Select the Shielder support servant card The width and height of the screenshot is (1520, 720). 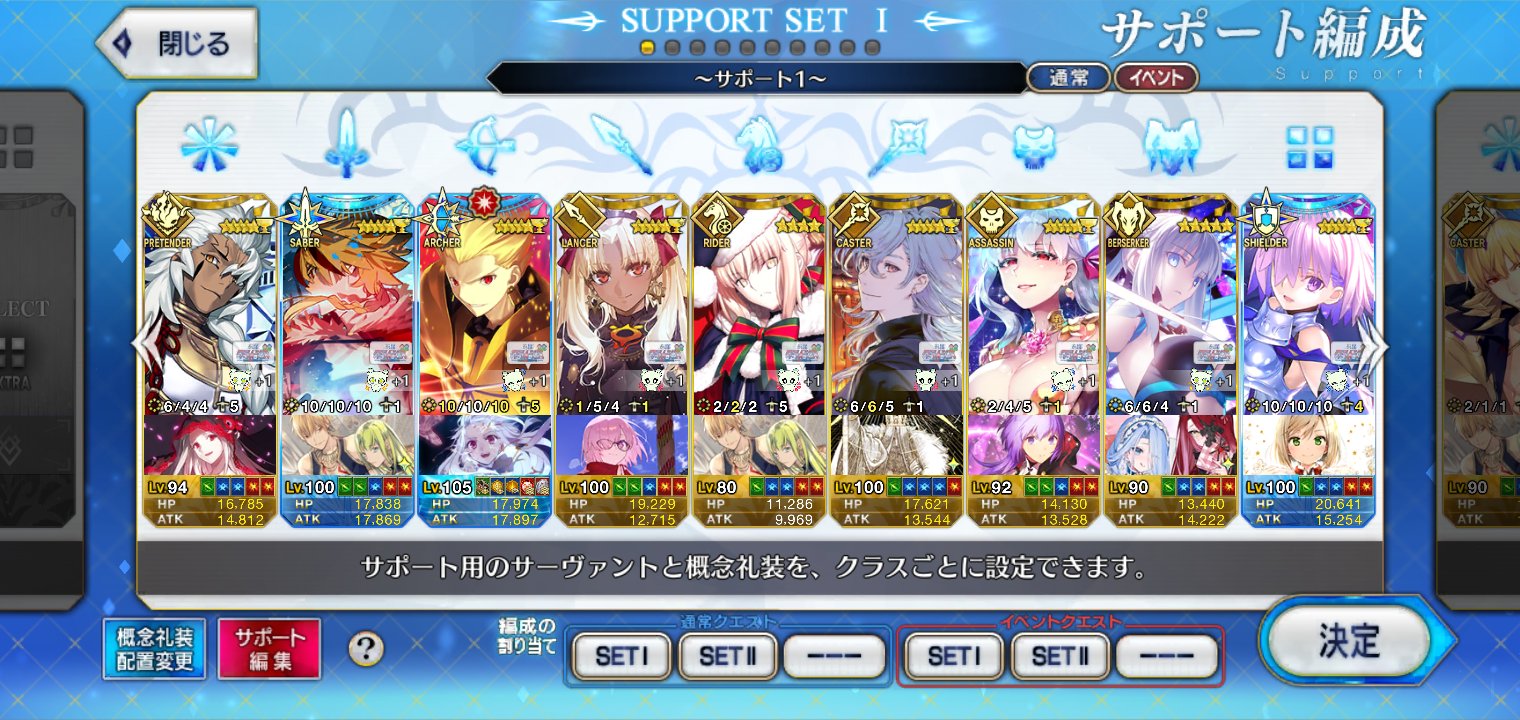(1307, 310)
